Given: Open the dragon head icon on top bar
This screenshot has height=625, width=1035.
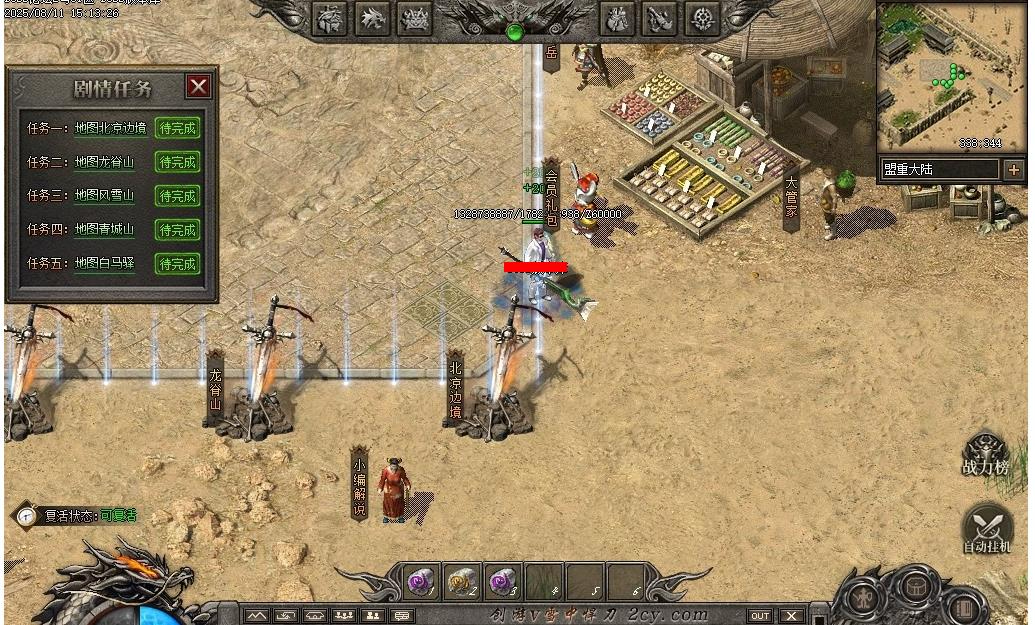Looking at the screenshot, I should coord(373,18).
